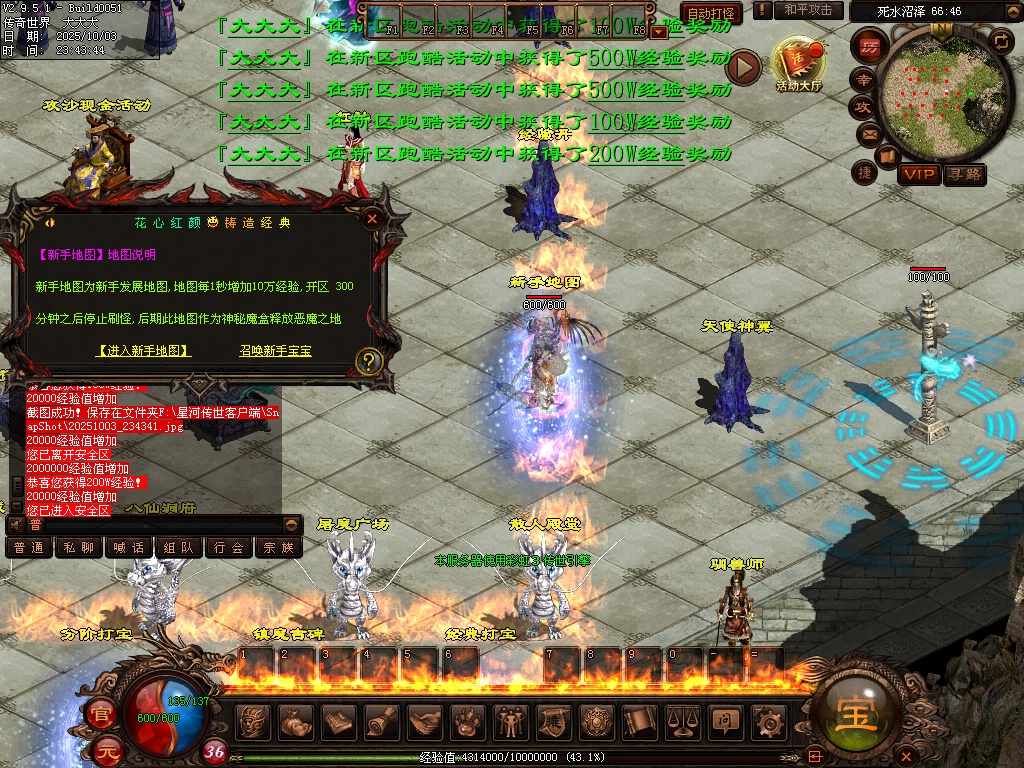Select the 组队 chat tab

pos(179,548)
